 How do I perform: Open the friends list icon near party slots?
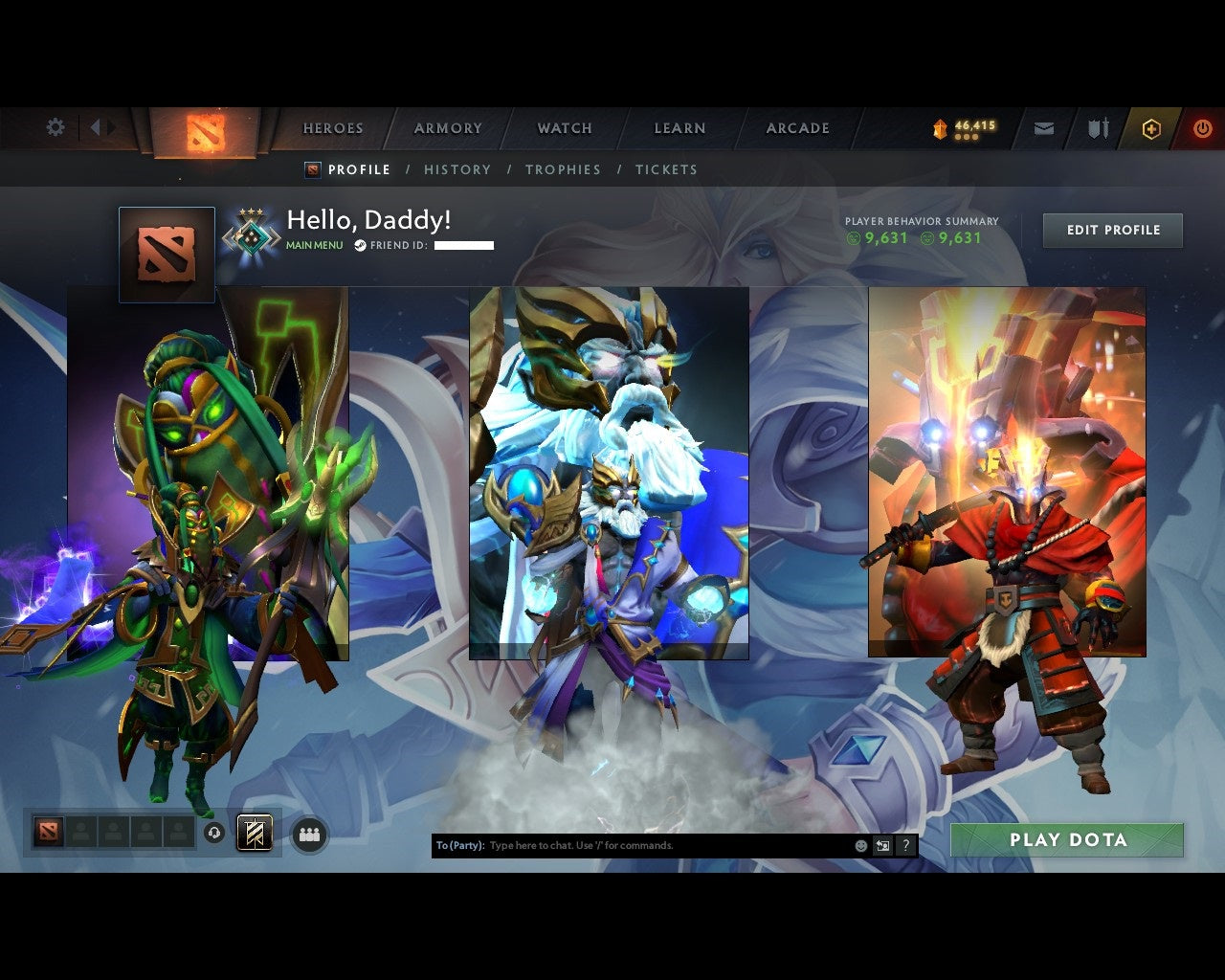pos(309,834)
